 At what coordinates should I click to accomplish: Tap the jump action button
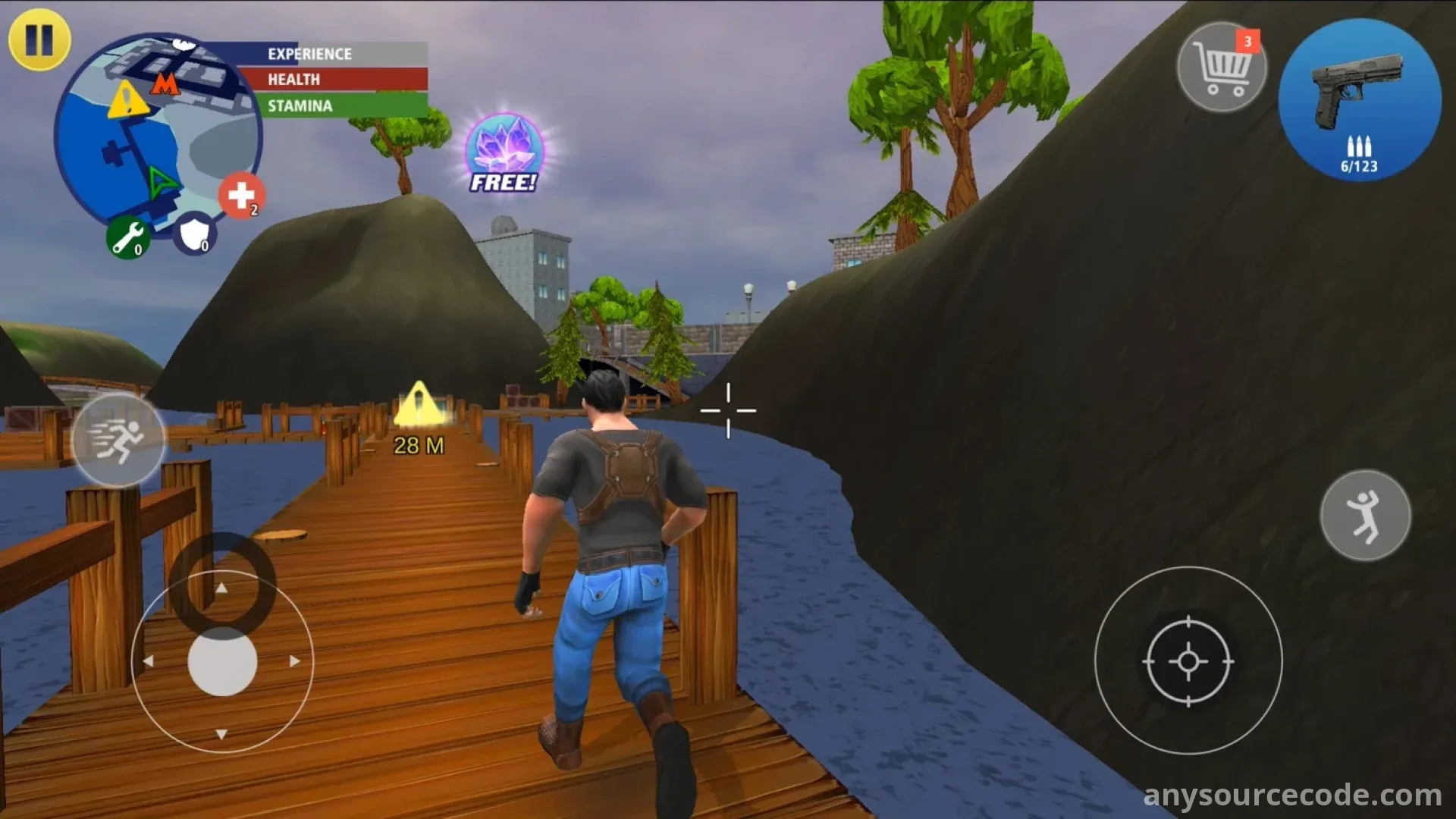click(1365, 516)
